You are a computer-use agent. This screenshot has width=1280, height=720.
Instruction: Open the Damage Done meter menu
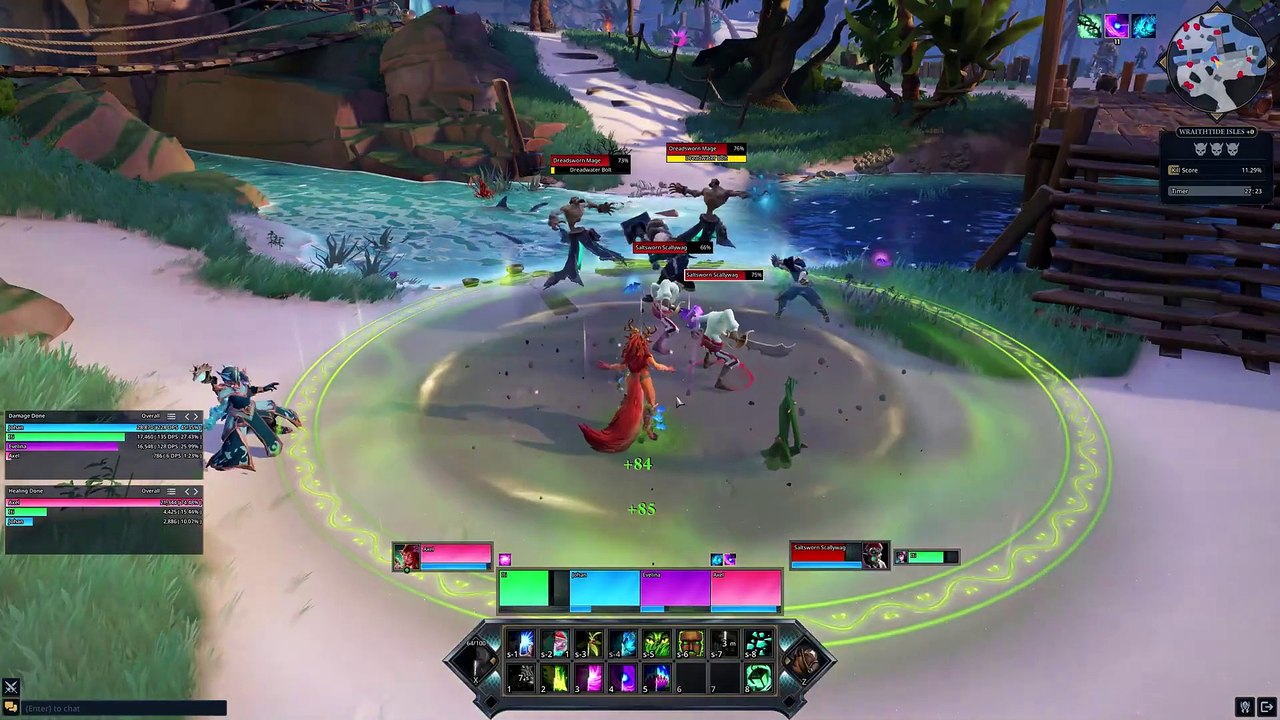(171, 416)
